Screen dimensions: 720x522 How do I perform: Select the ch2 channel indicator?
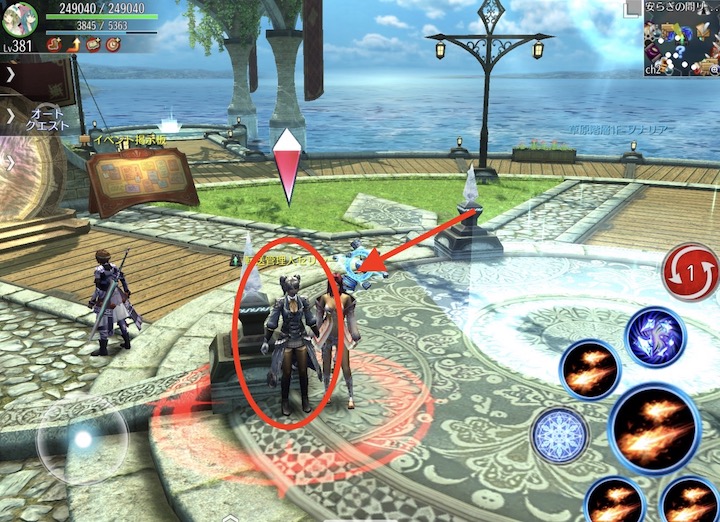653,70
